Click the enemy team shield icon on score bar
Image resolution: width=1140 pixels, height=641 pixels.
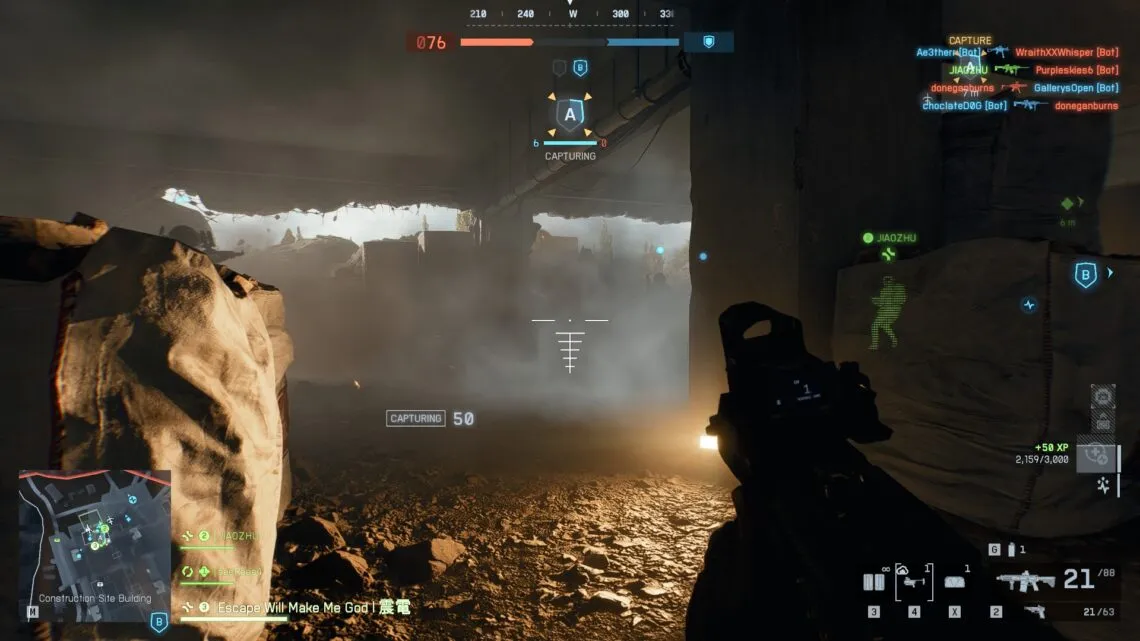coord(709,42)
